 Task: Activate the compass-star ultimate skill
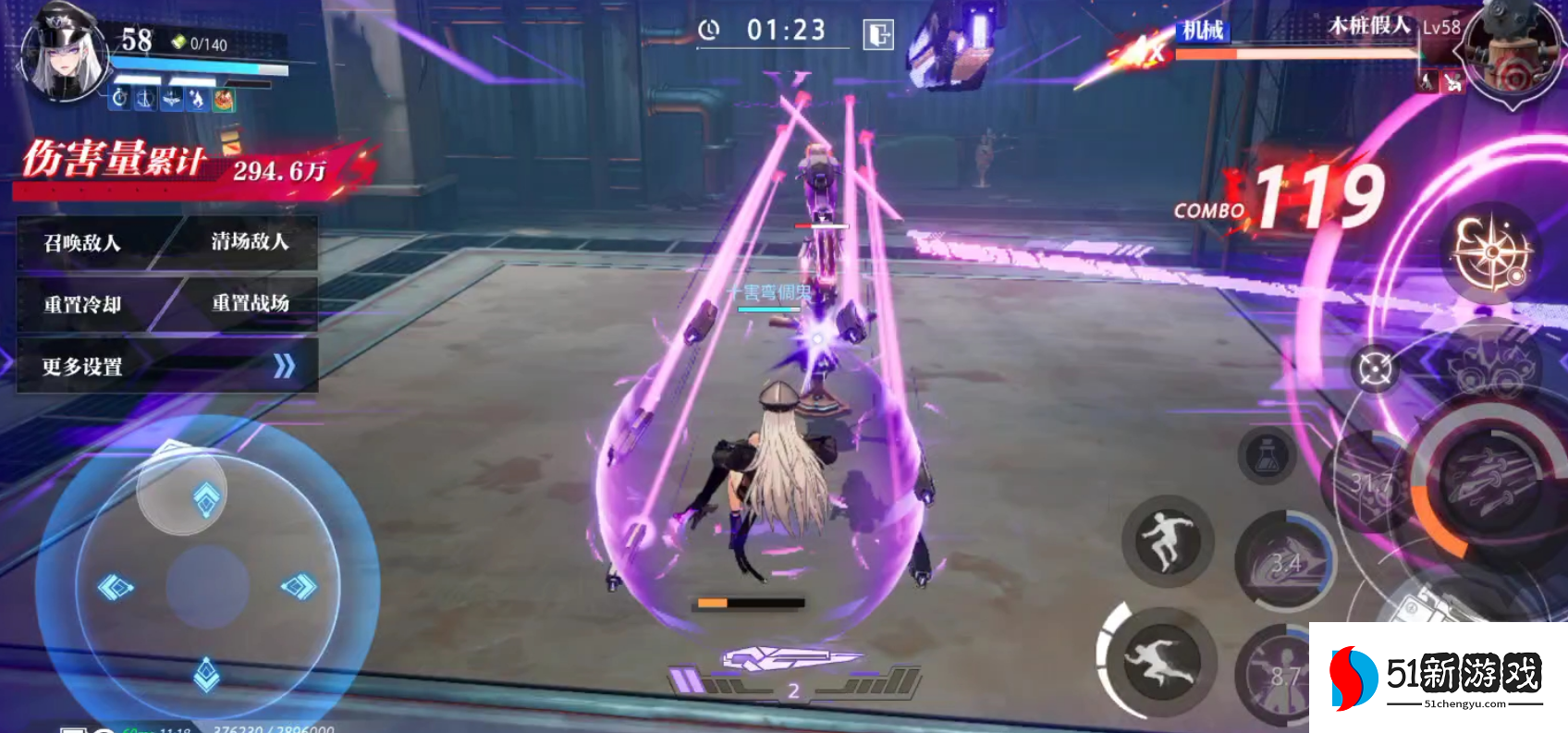click(x=1490, y=252)
